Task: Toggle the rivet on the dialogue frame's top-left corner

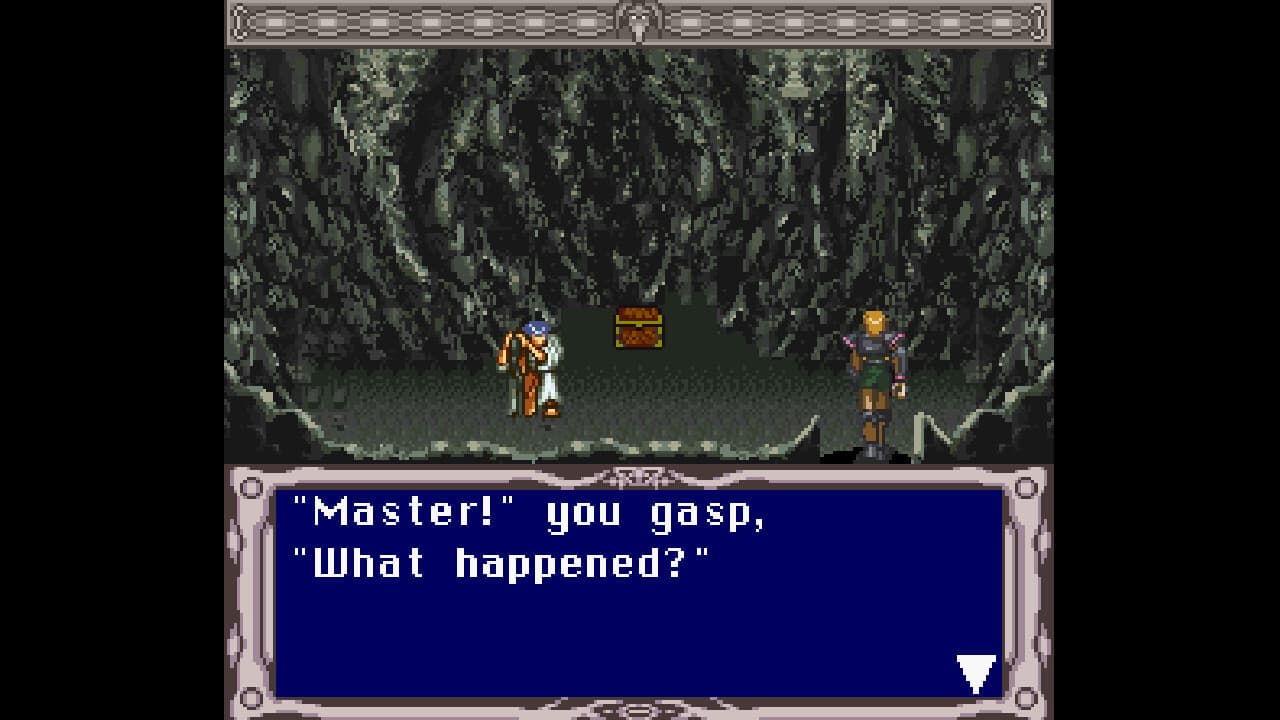Action: (x=250, y=486)
